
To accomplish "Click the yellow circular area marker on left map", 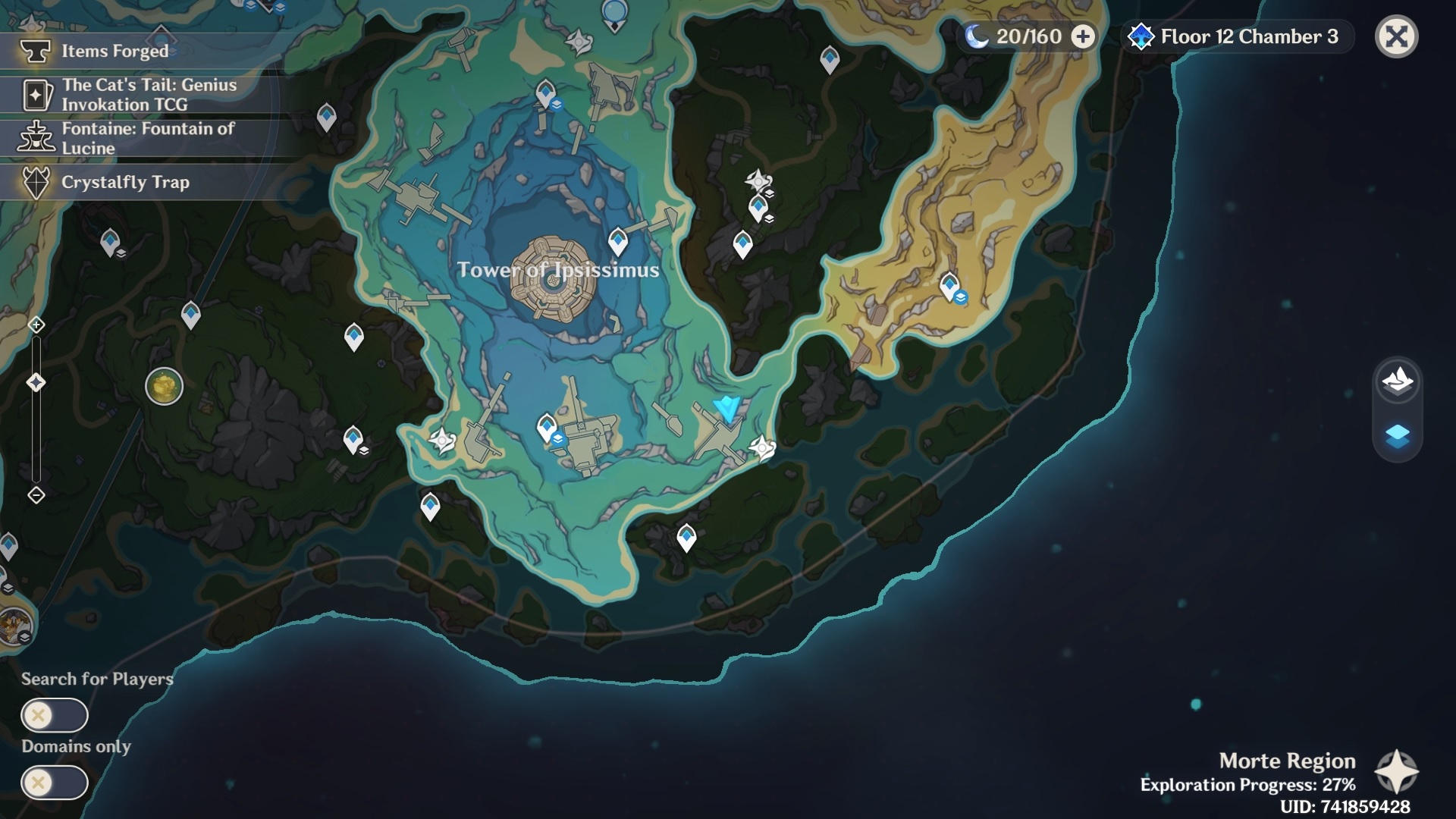I will click(165, 385).
